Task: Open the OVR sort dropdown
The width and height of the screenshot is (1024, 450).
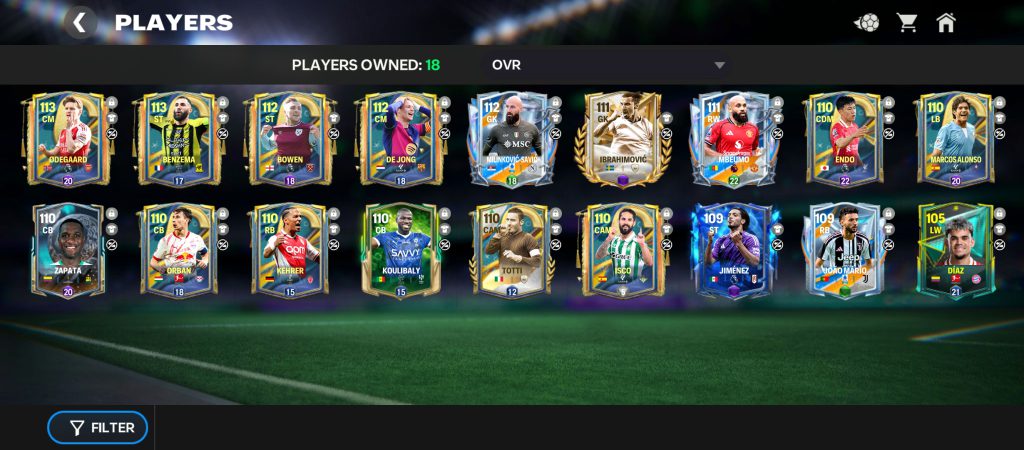Action: click(608, 65)
